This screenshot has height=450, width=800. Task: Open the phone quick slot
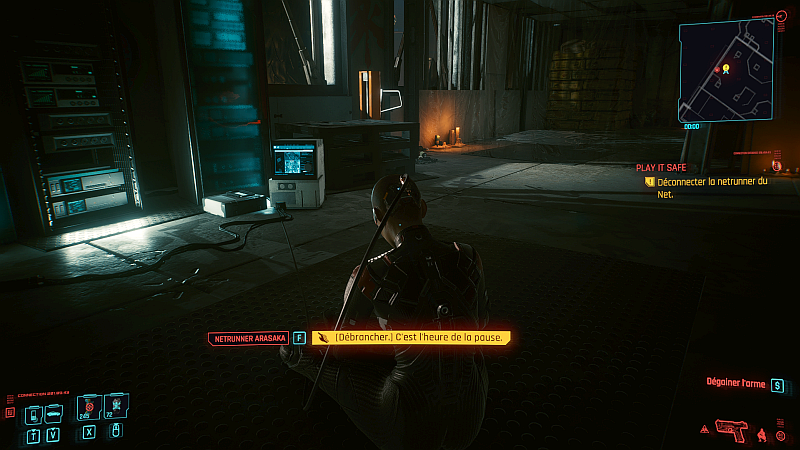(33, 414)
